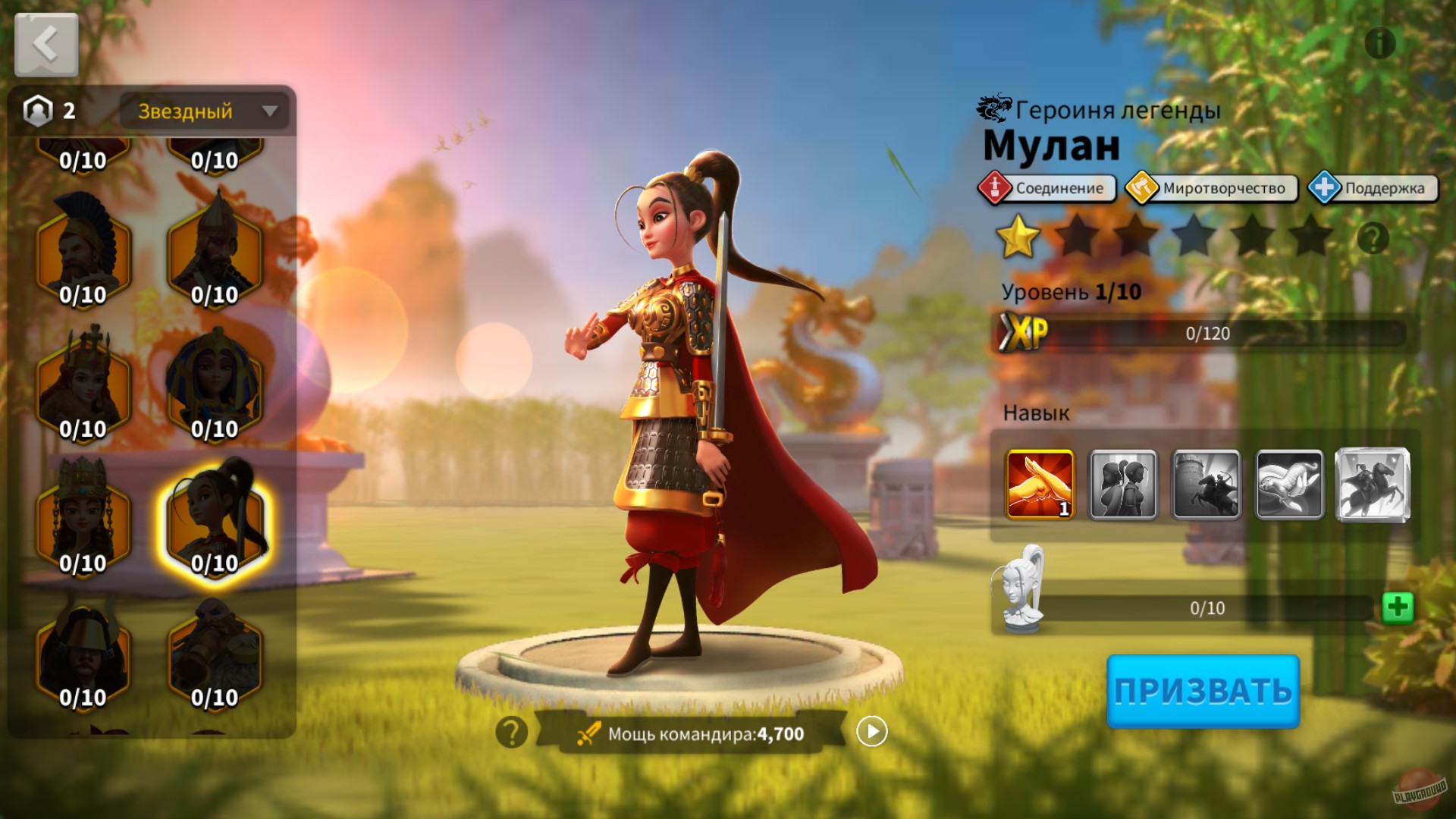View the locked ferret skill icon
Viewport: 1456px width, 819px height.
point(1291,483)
